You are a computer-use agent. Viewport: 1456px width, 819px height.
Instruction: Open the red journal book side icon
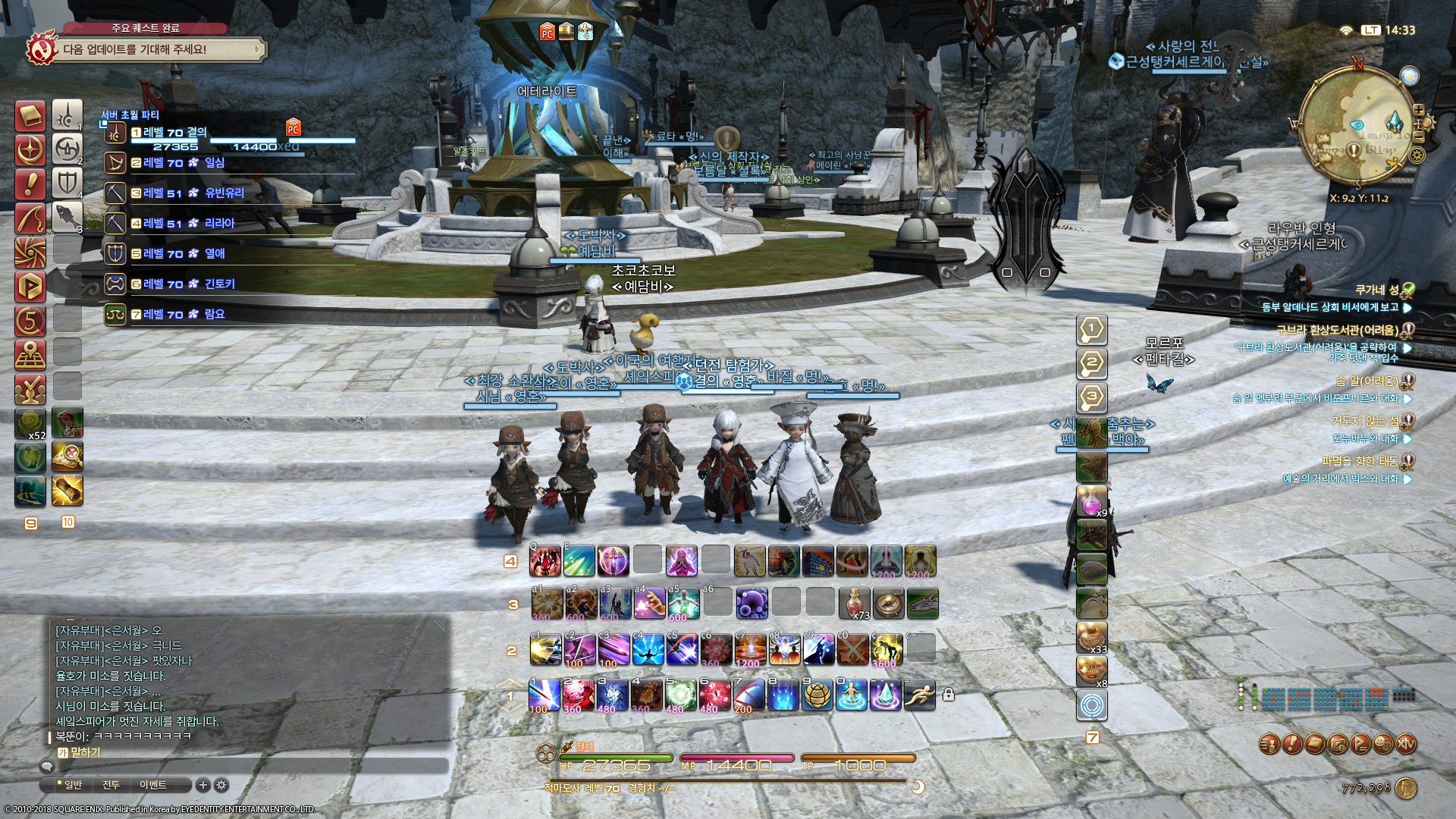pos(30,117)
